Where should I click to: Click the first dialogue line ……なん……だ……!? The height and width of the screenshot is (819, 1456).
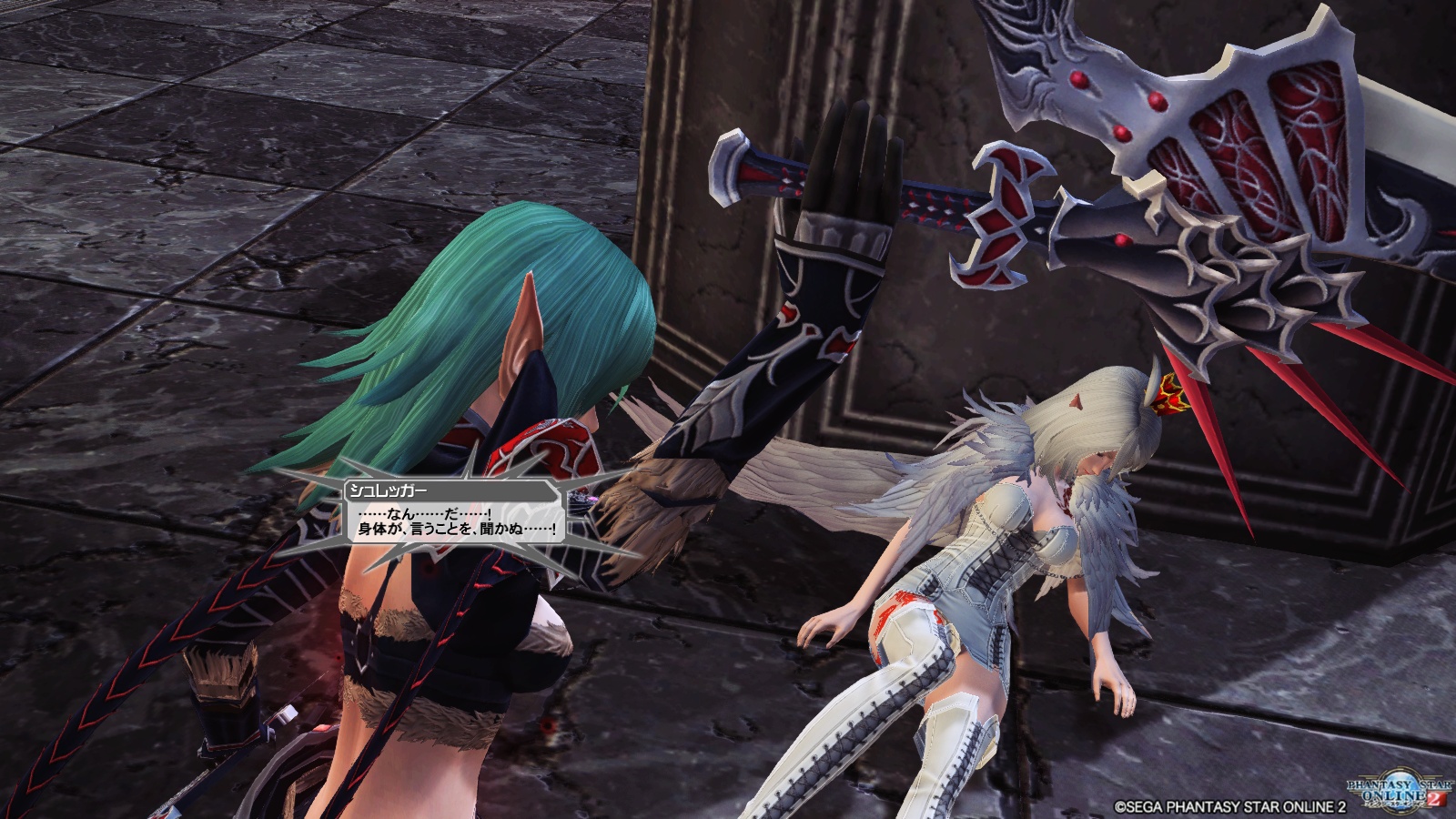tap(423, 513)
